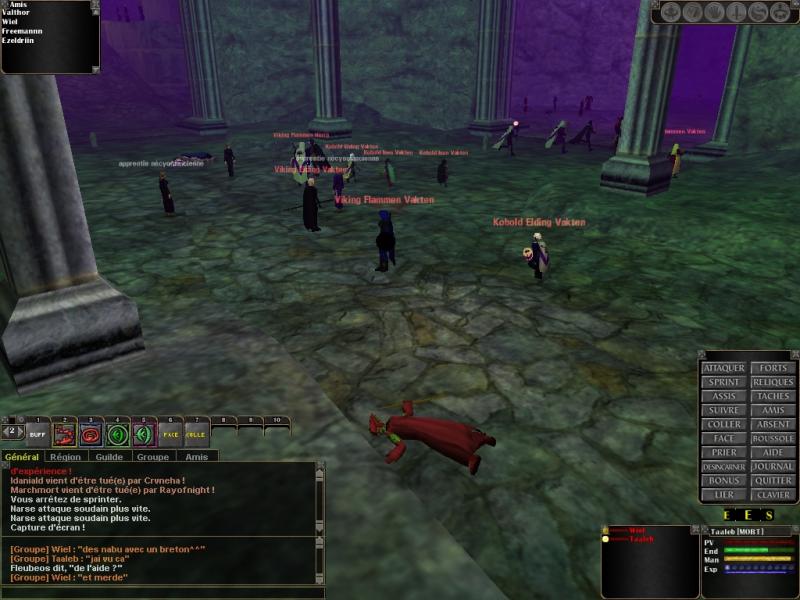Sit down with the ASSIS button
The image size is (800, 600).
click(x=723, y=396)
